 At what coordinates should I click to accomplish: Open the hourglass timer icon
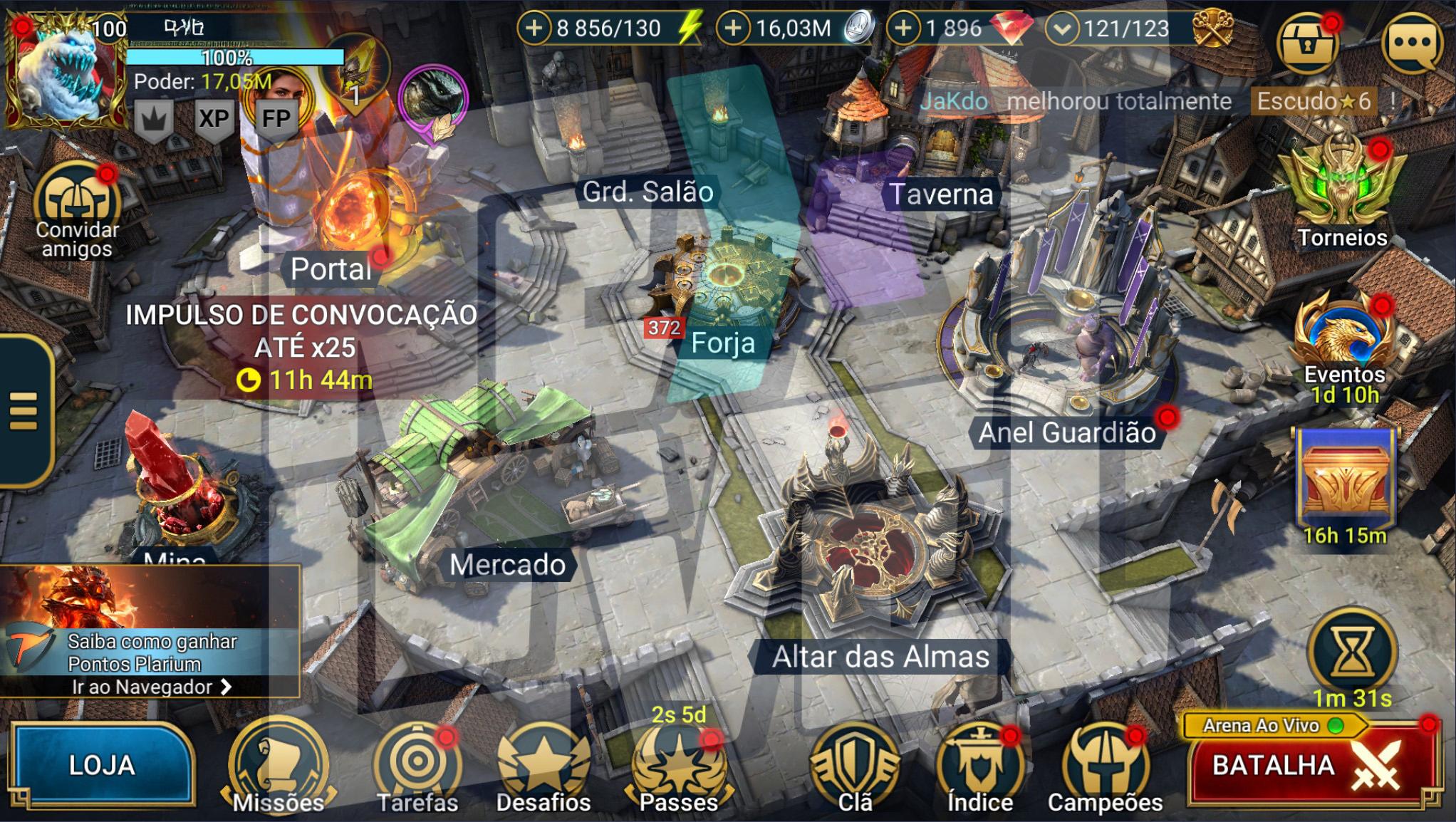coord(1352,652)
